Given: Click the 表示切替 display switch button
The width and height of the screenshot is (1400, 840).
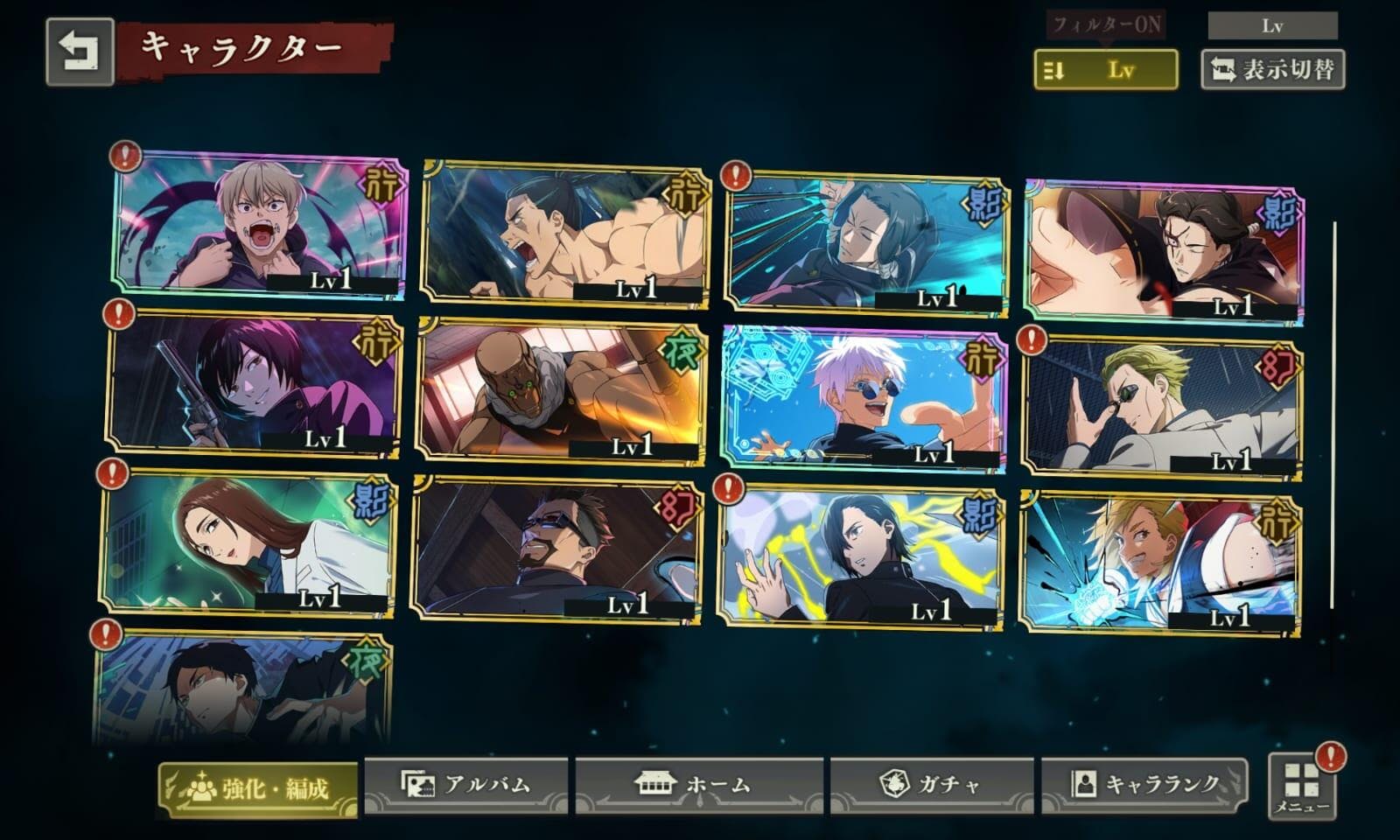Looking at the screenshot, I should point(1273,69).
